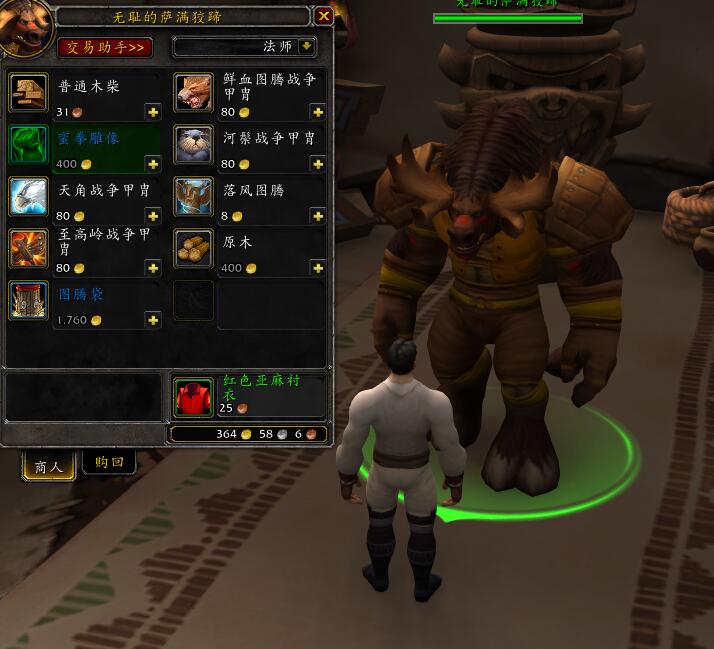
Task: Select the 鲜血图腾战争甲胄 item
Action: [195, 93]
